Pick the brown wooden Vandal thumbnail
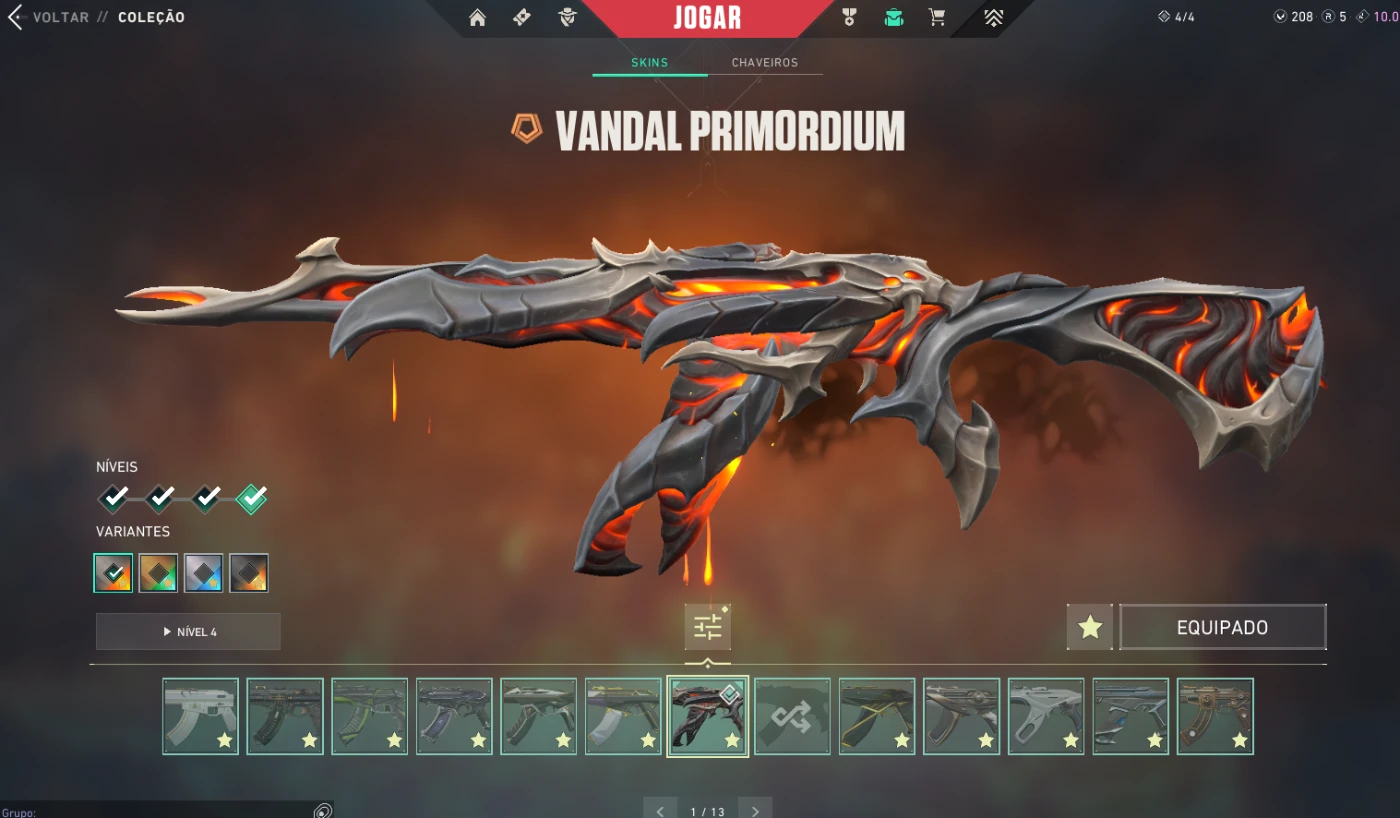1400x818 pixels. click(1215, 716)
